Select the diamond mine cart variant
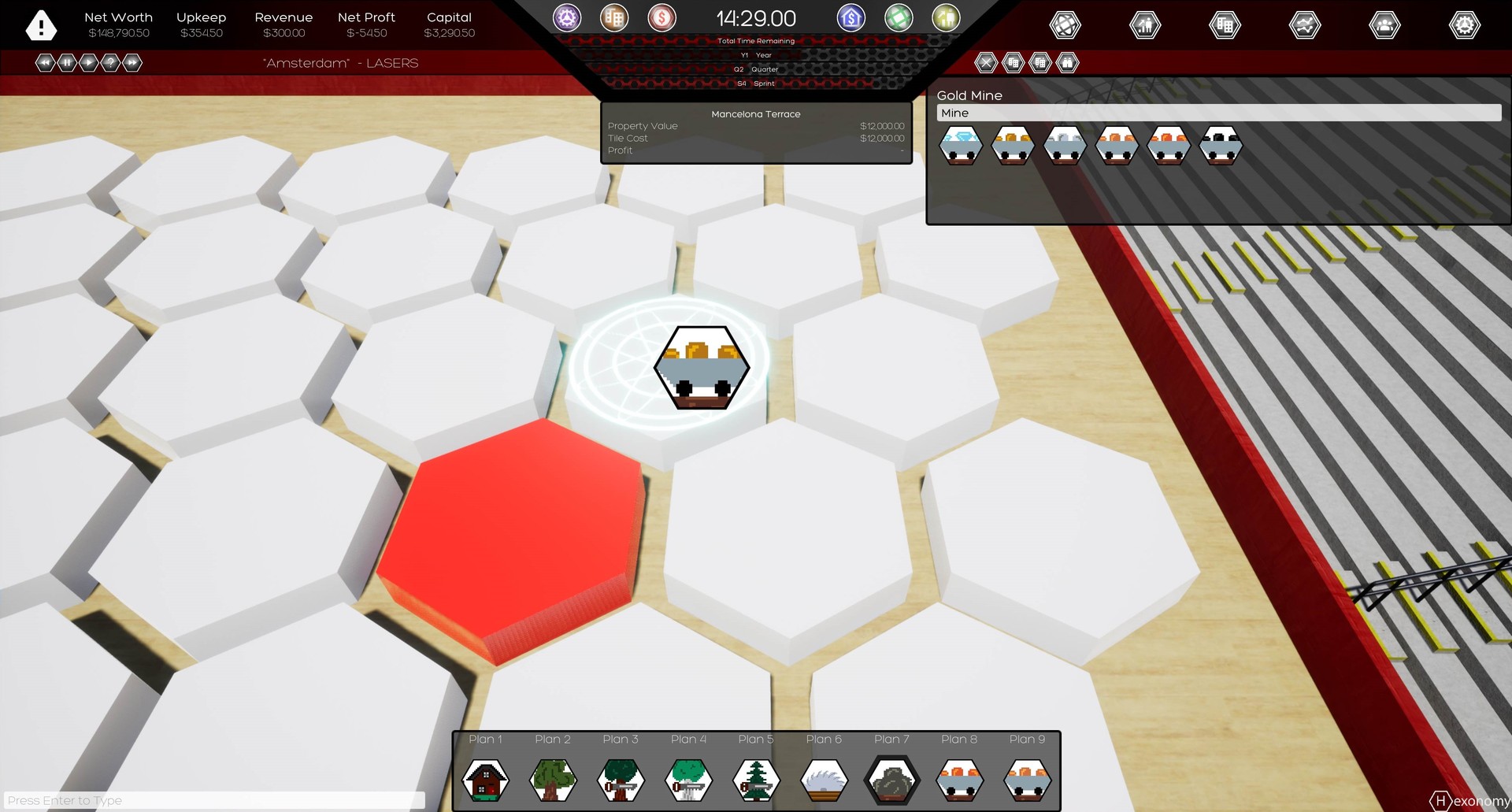 pyautogui.click(x=961, y=145)
